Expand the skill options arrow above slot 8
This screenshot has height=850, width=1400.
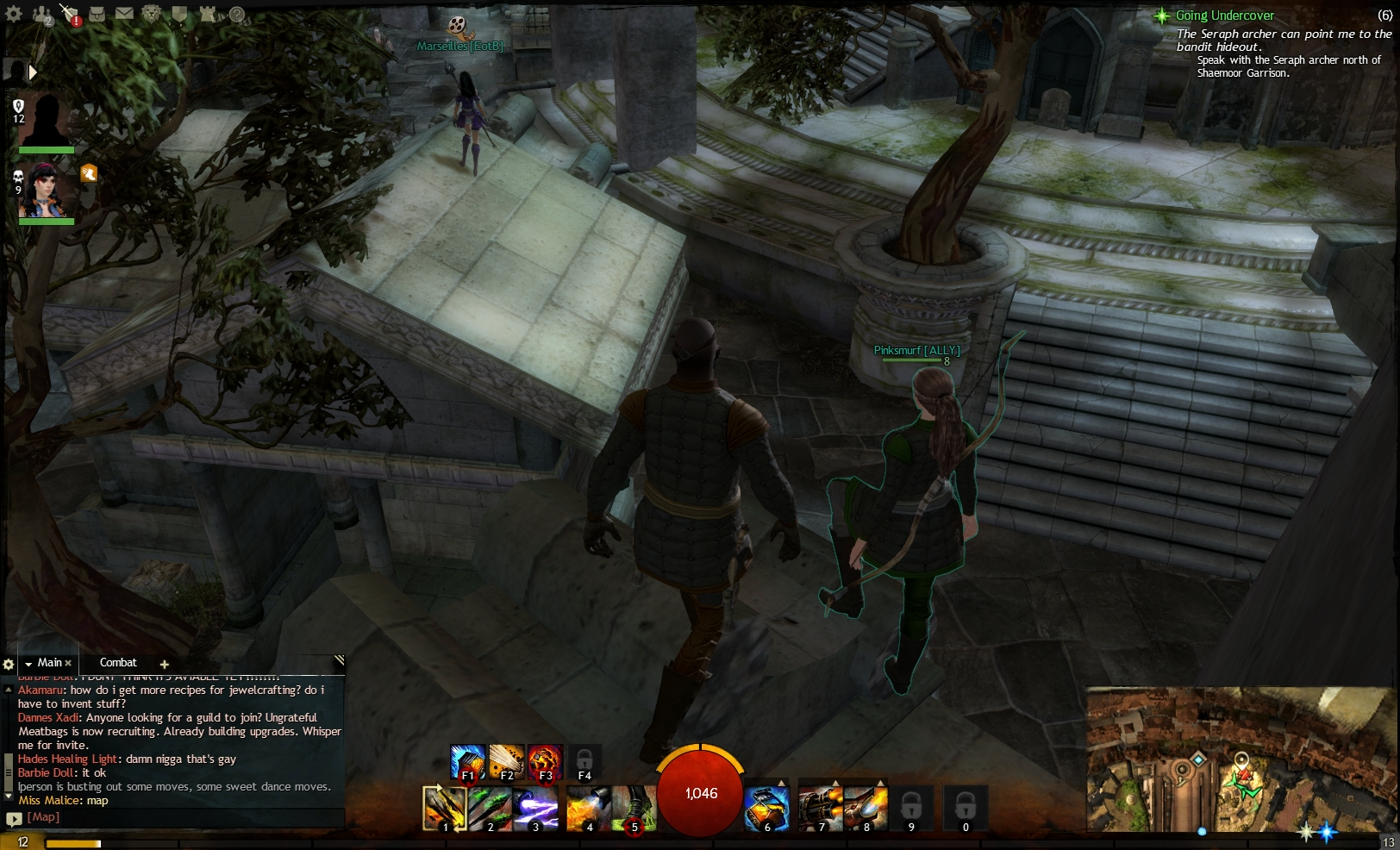coord(881,781)
